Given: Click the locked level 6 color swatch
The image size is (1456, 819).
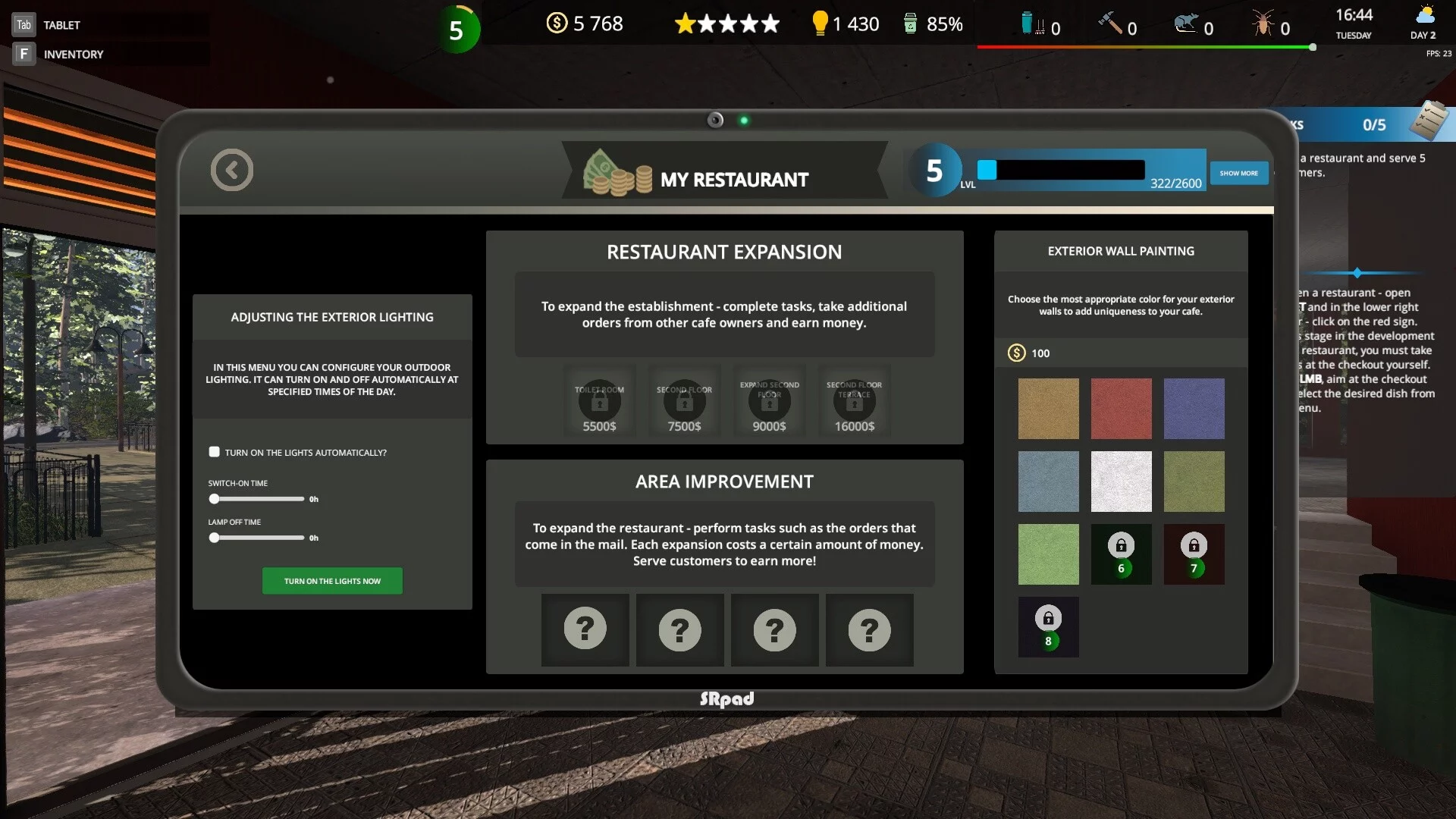Looking at the screenshot, I should click(x=1121, y=554).
